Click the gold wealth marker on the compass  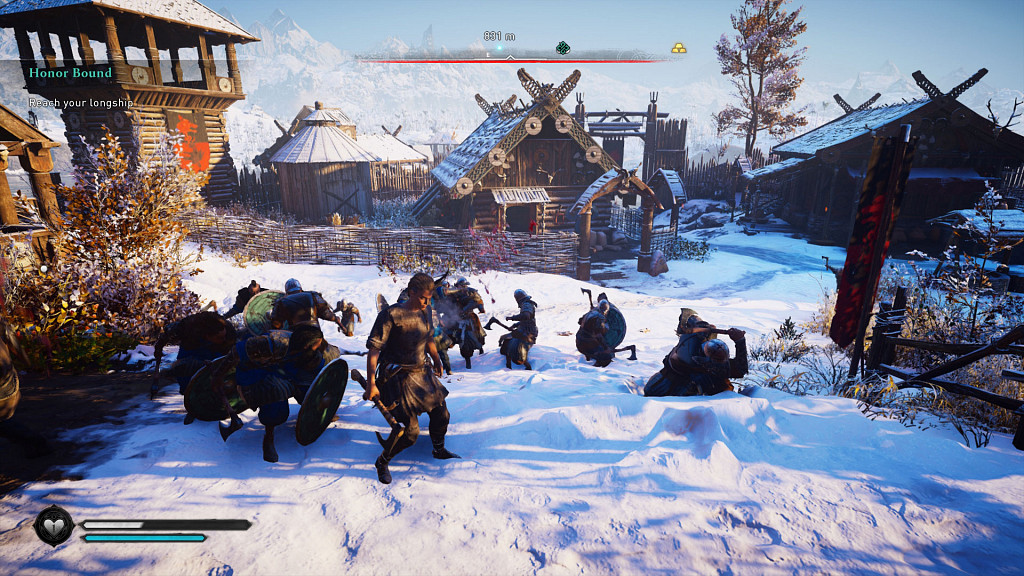pos(678,47)
